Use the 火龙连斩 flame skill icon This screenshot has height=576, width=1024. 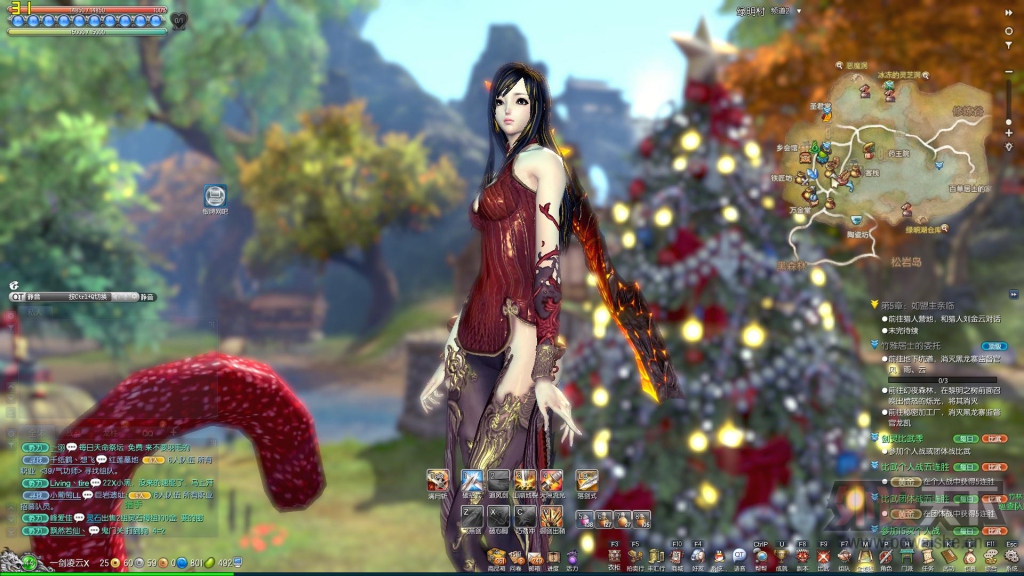pos(551,481)
